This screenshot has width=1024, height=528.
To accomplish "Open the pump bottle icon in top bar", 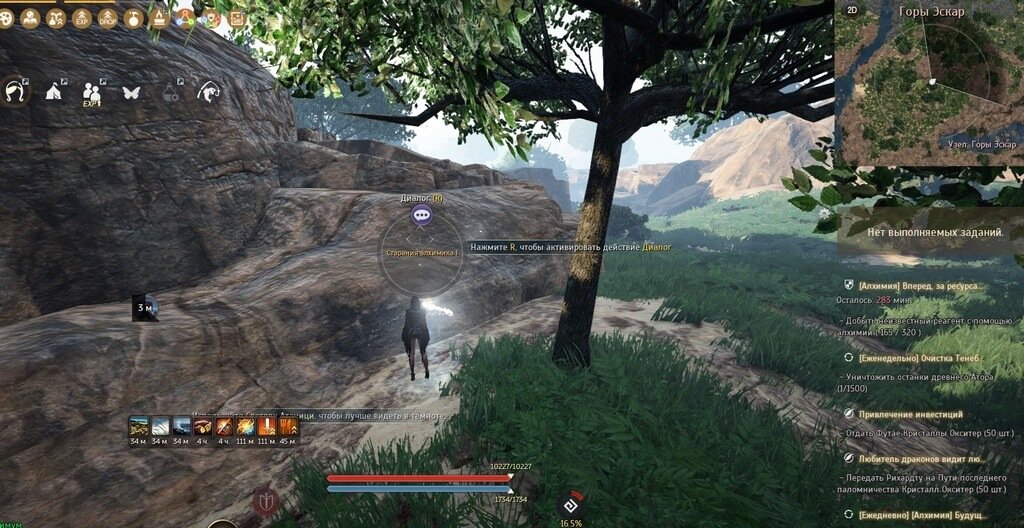I will 133,18.
